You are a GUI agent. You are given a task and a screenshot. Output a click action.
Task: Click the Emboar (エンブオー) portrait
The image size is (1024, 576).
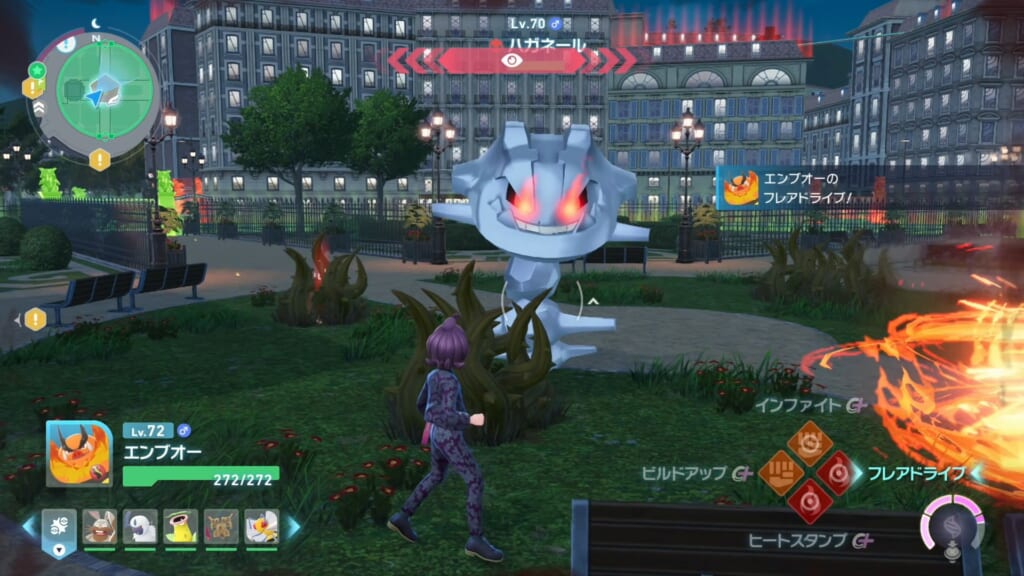coord(79,453)
